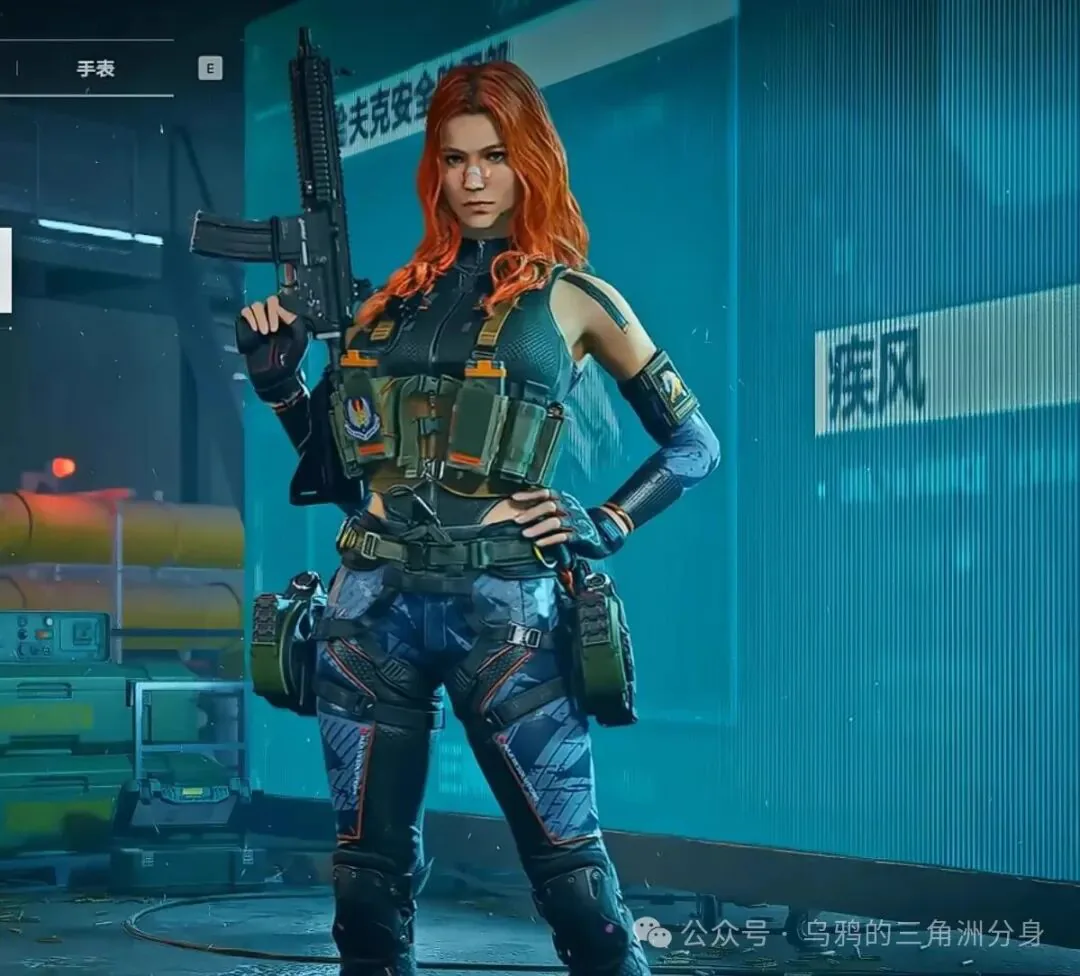1080x976 pixels.
Task: Switch to the 手表 tab
Action: (96, 68)
